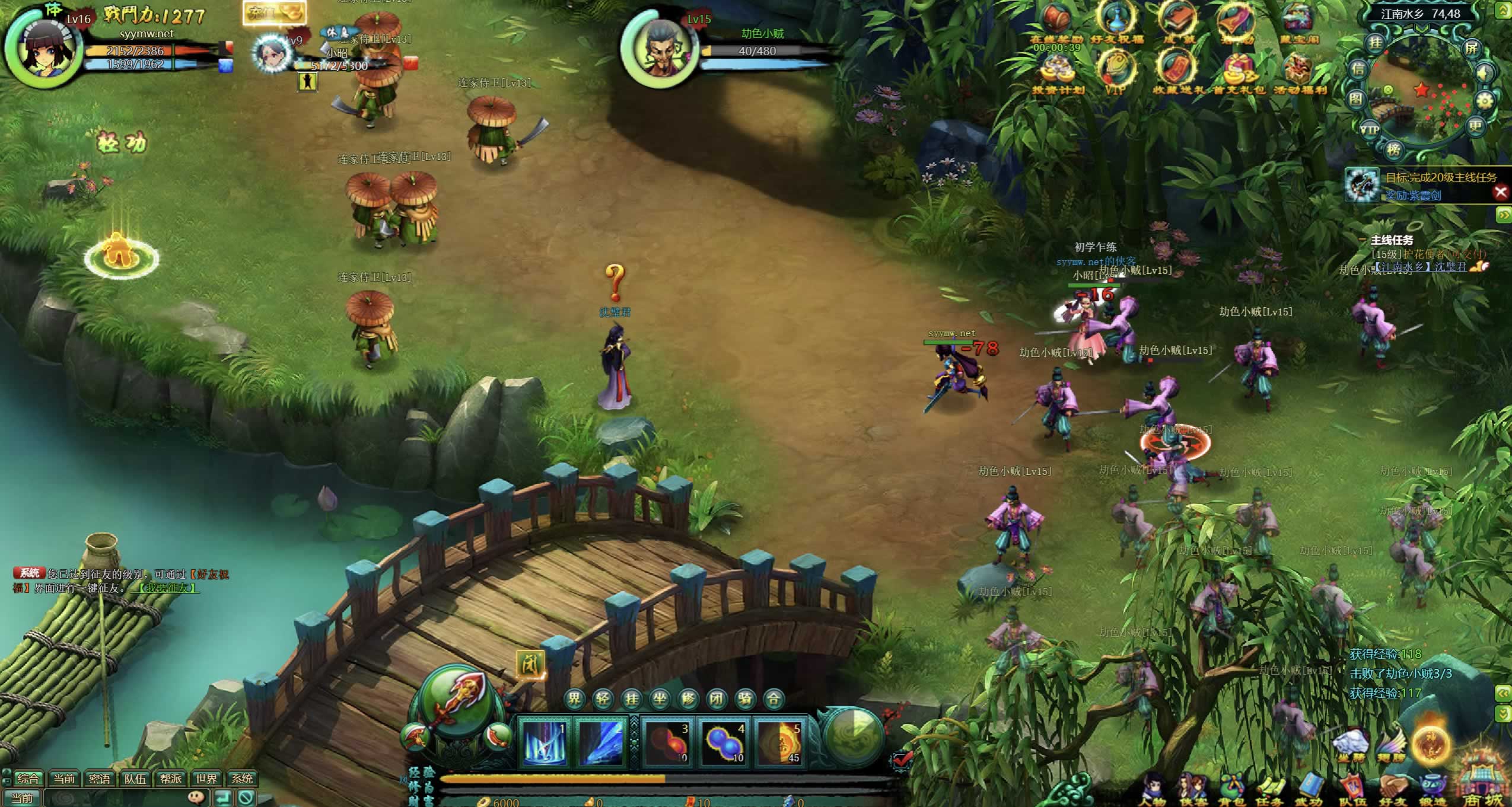This screenshot has height=807, width=1512.
Task: Open the 背包 backpack inventory
Action: 1231,789
